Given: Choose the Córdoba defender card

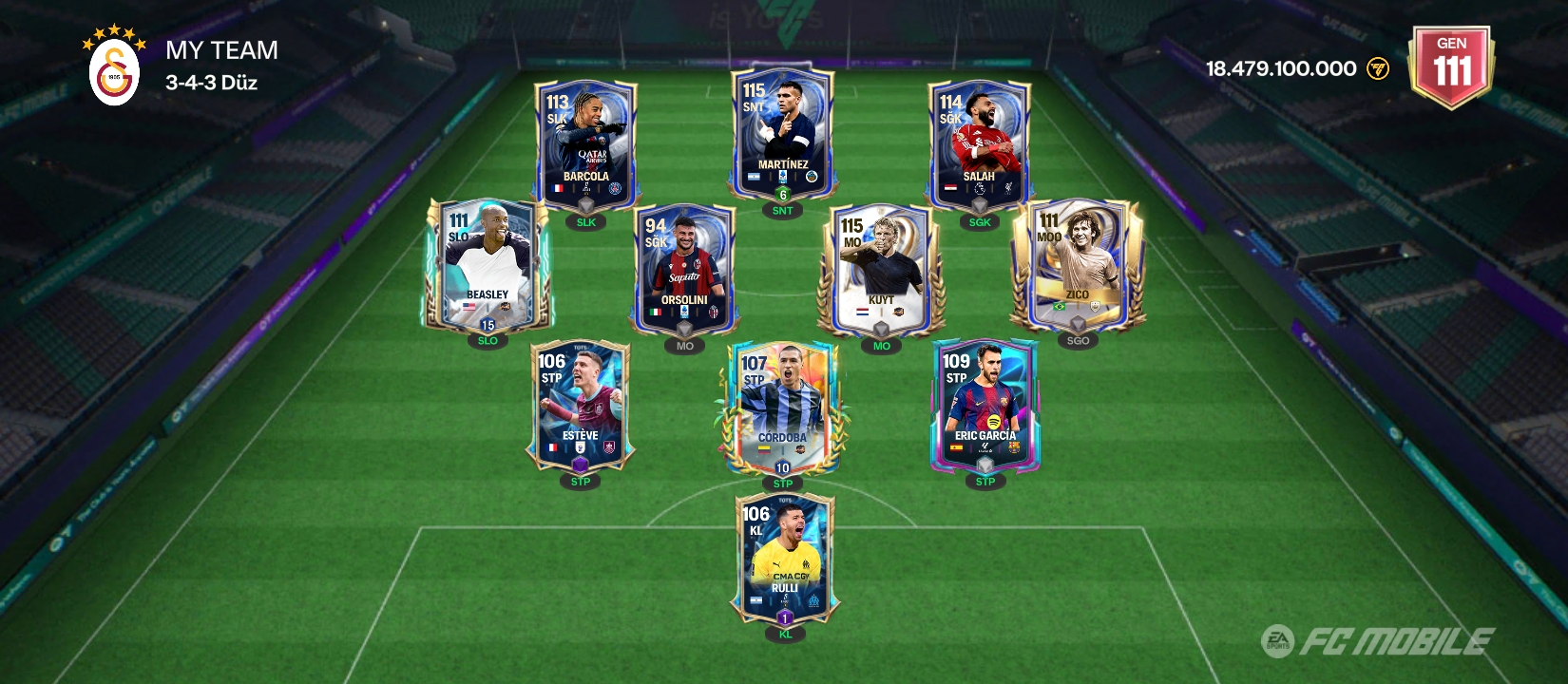Looking at the screenshot, I should tap(782, 407).
